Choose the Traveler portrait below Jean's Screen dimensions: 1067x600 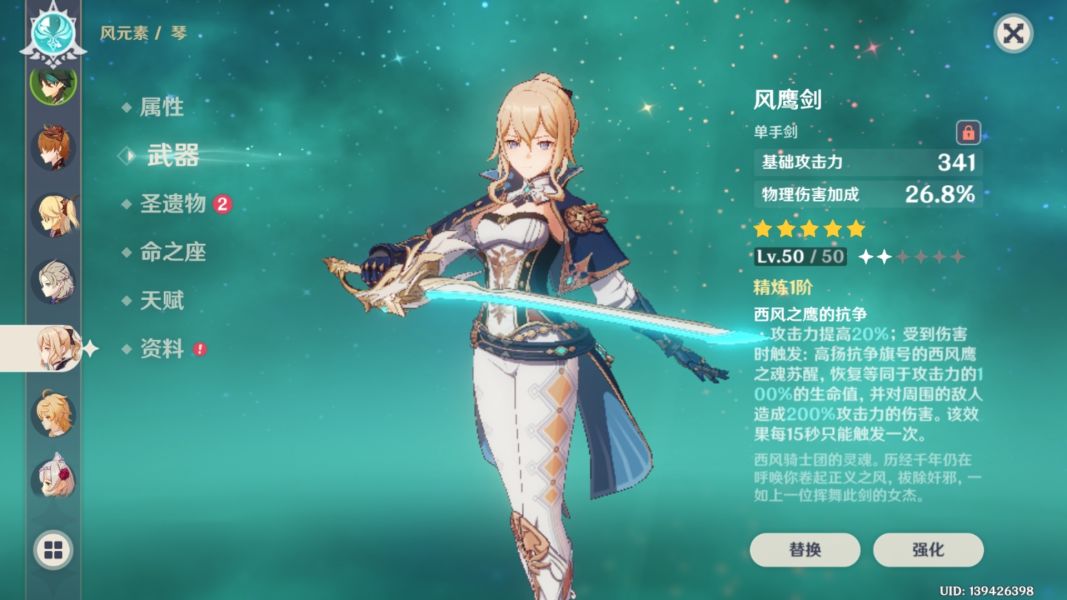pos(52,412)
